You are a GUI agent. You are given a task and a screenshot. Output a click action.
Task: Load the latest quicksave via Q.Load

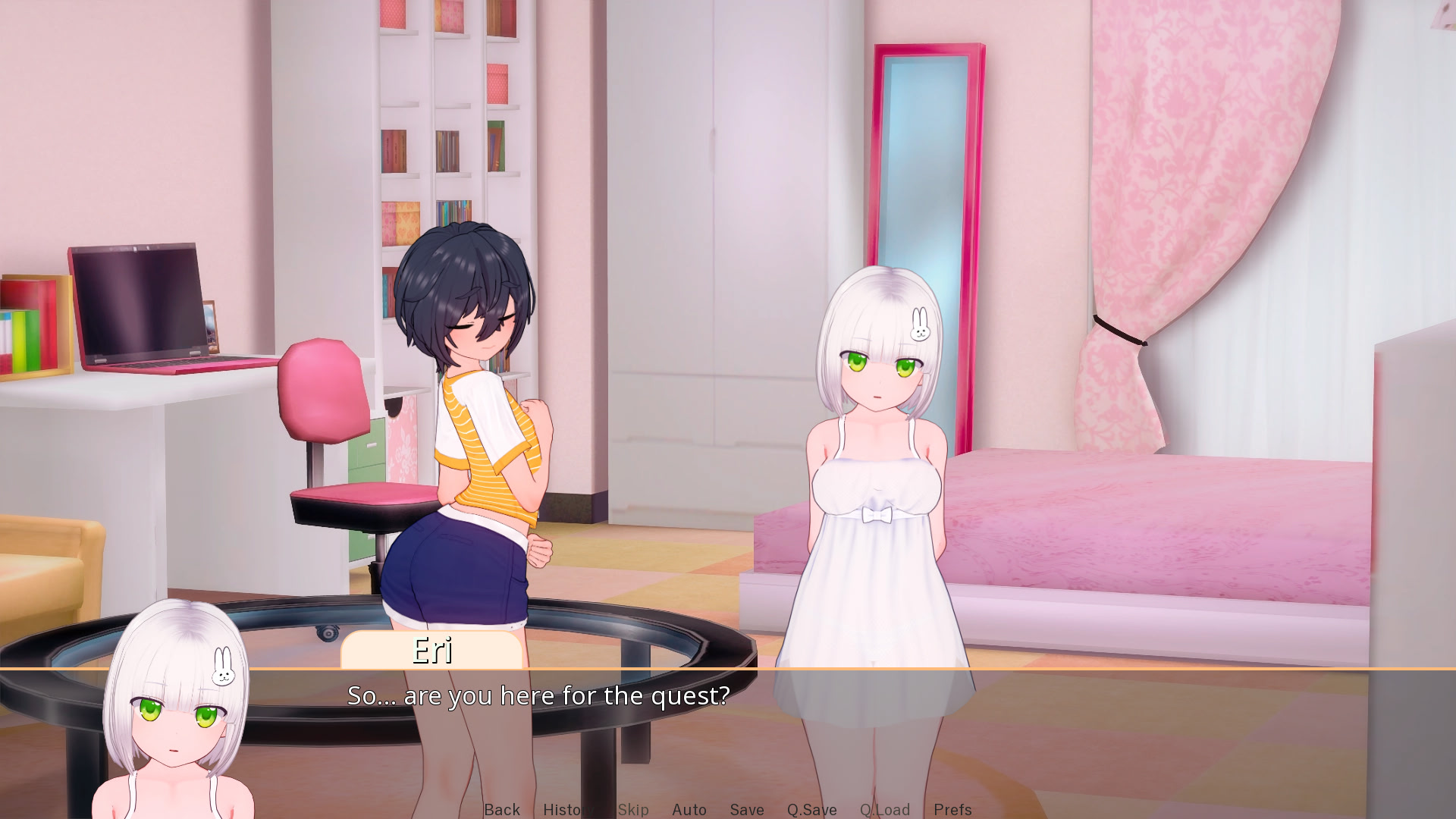pos(884,809)
